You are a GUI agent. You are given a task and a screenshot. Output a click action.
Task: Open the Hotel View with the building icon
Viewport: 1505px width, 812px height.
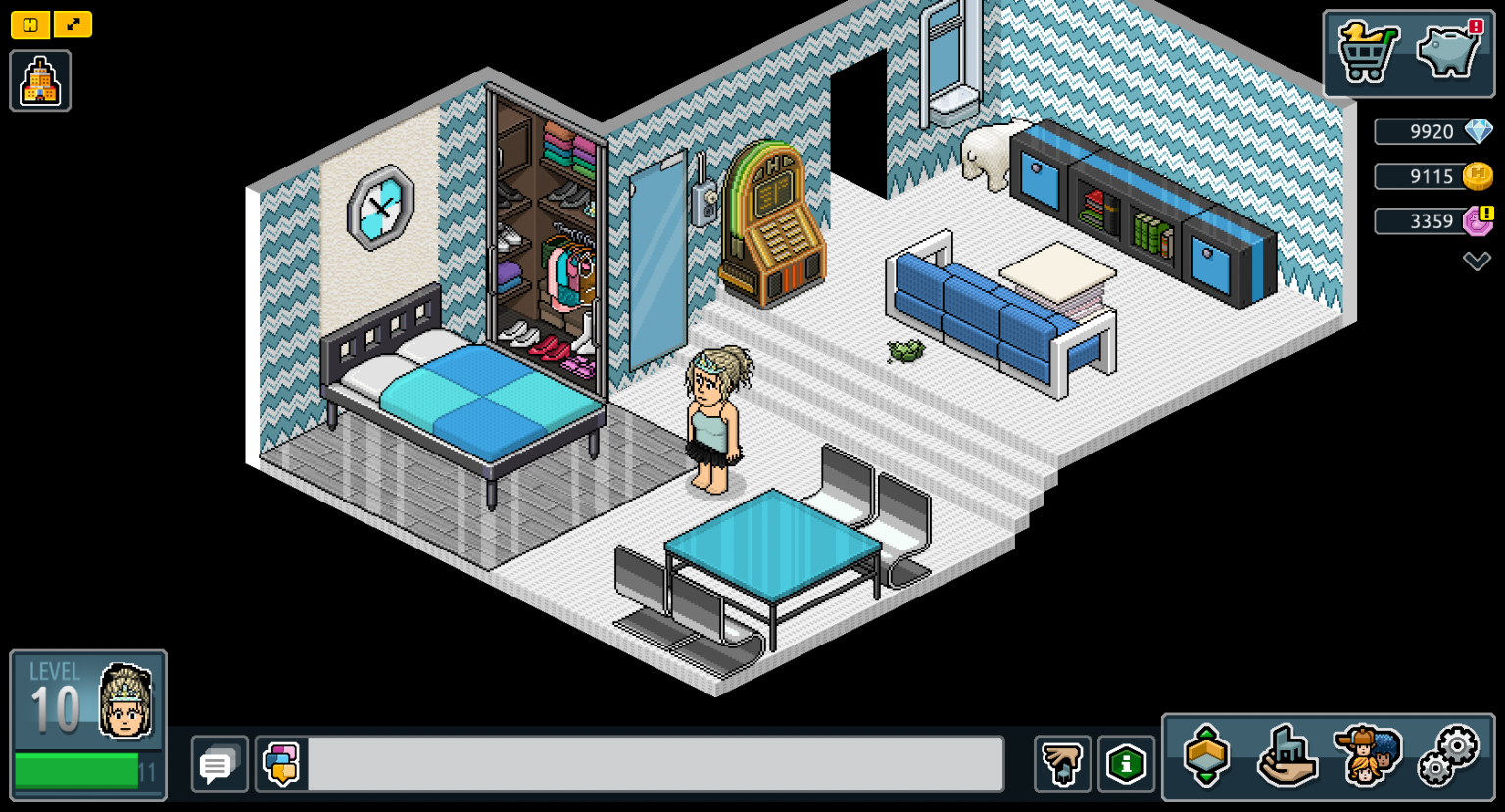[x=39, y=78]
